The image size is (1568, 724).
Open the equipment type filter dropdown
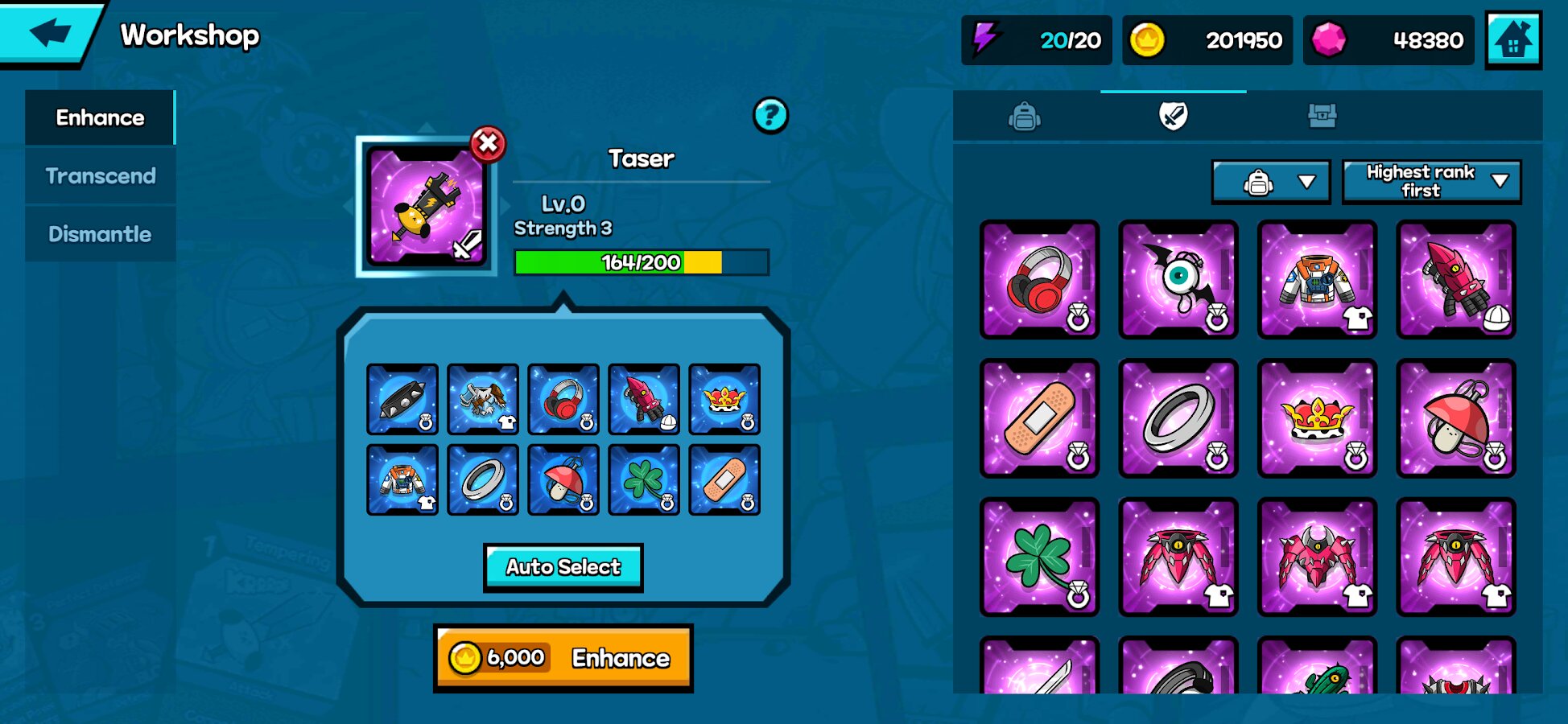pyautogui.click(x=1270, y=183)
